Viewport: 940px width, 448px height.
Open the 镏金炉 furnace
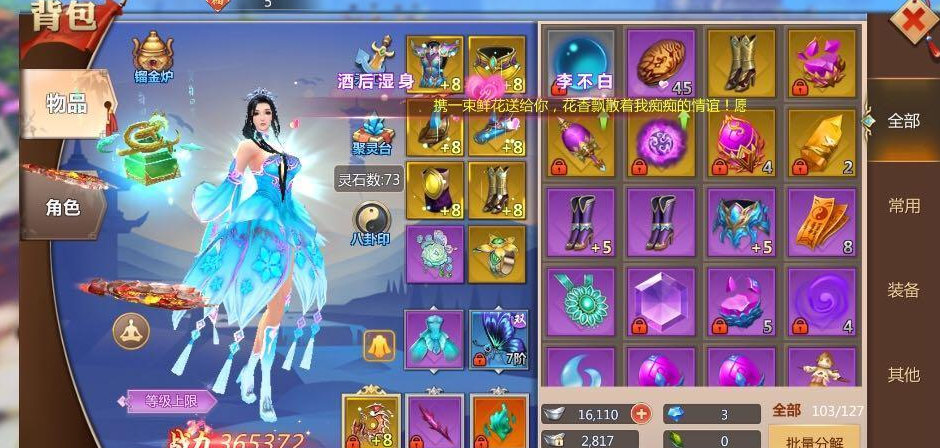pyautogui.click(x=153, y=54)
